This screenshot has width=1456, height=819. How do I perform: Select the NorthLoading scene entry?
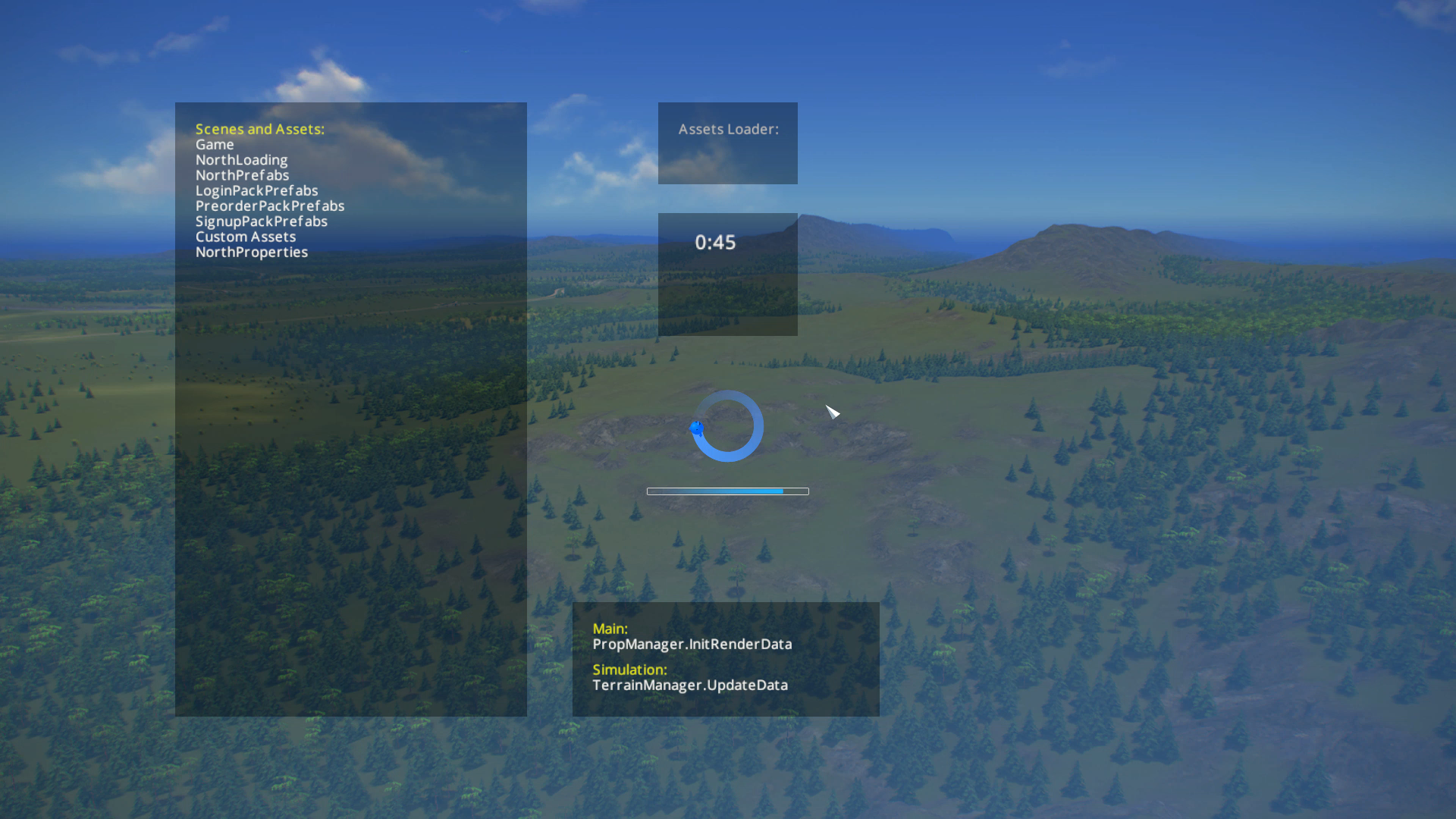coord(242,160)
